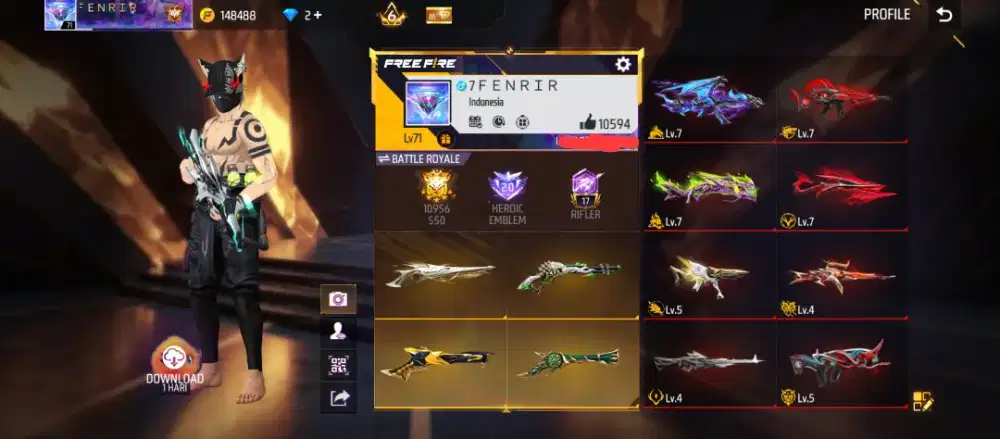Open the profile avatar picture
The height and width of the screenshot is (439, 1000).
(429, 104)
